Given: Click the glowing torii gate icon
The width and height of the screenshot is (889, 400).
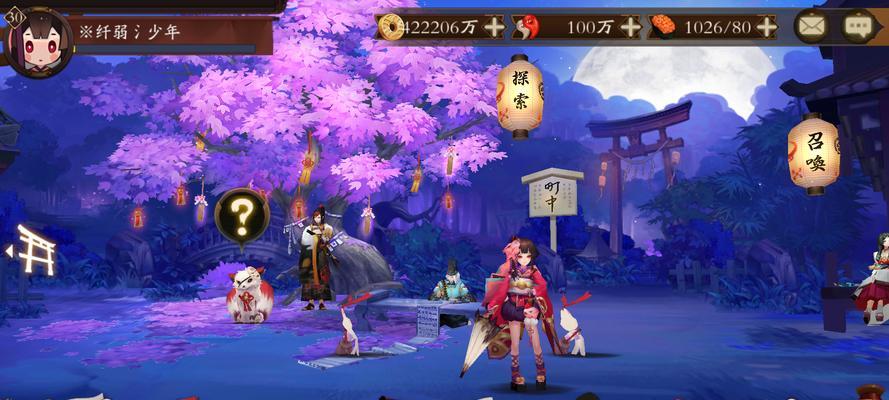Looking at the screenshot, I should 35,251.
